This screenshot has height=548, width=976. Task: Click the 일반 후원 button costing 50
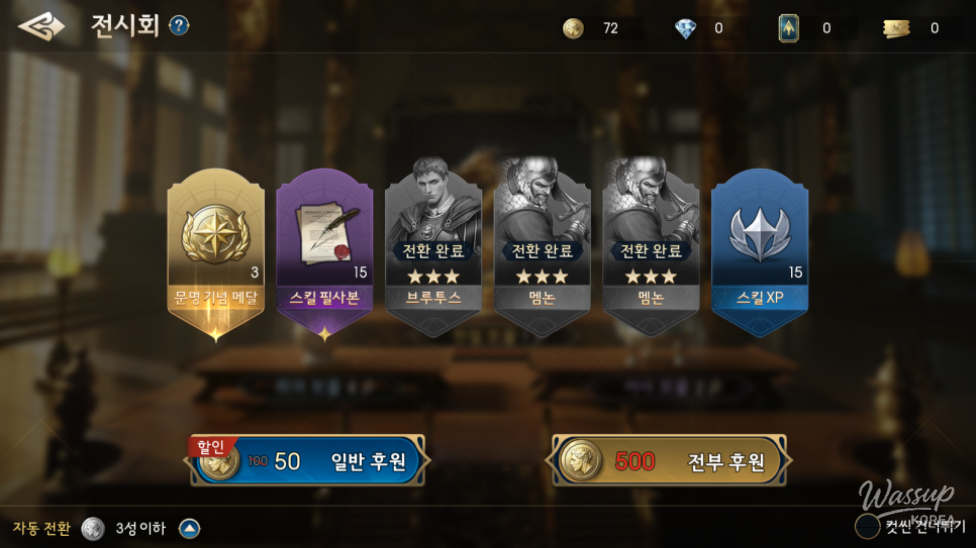(310, 461)
